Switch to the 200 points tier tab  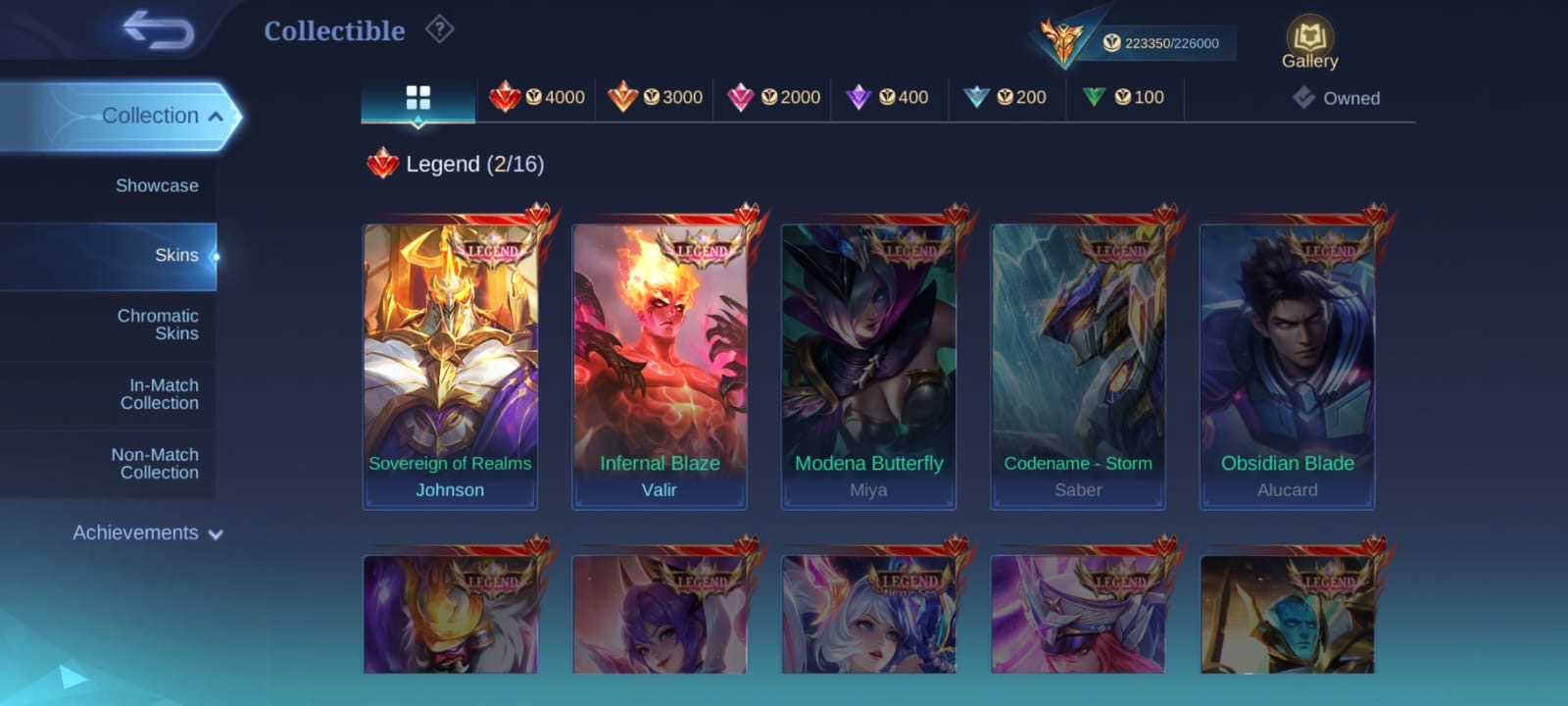click(1006, 97)
